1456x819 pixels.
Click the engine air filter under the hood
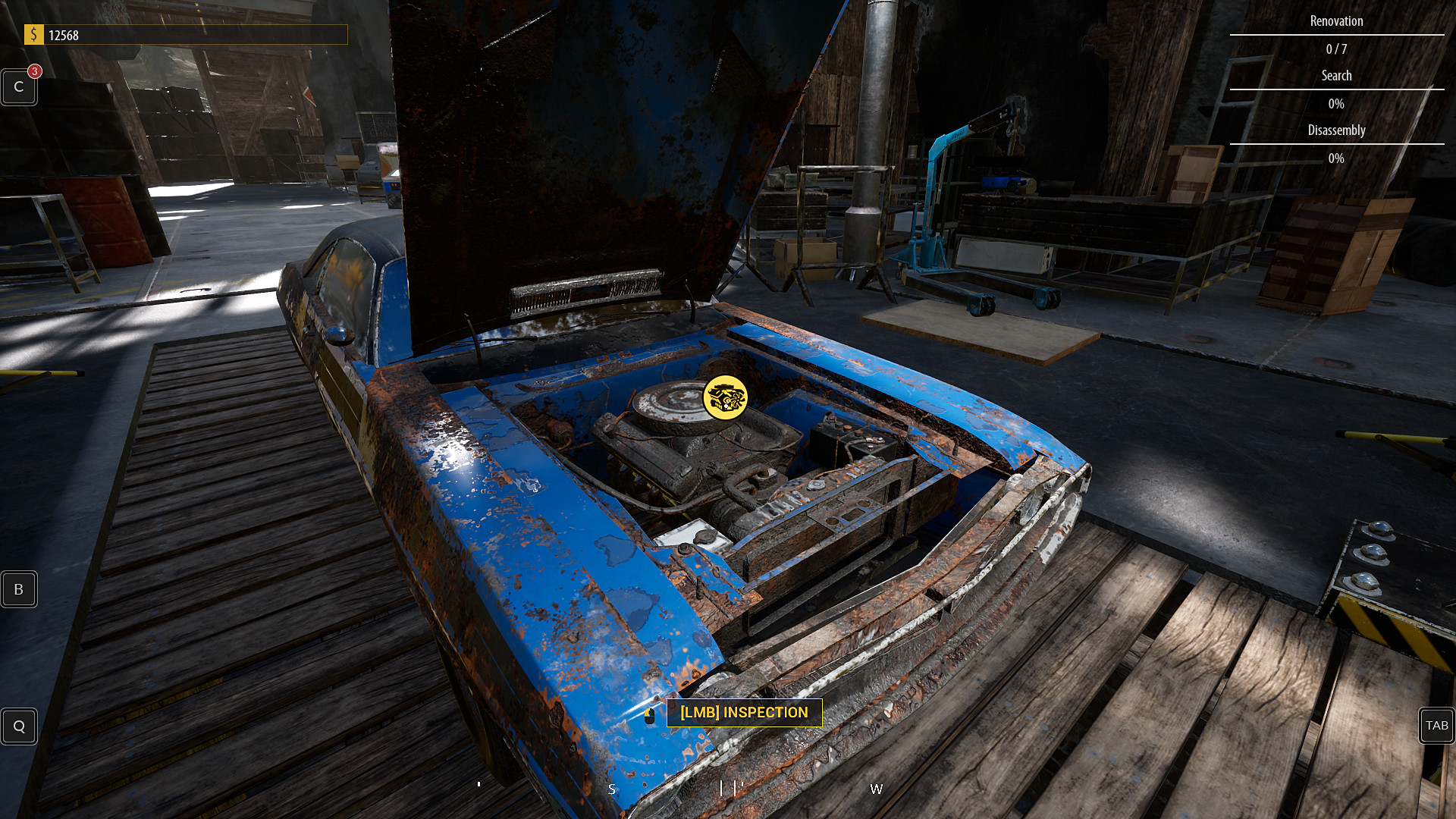click(676, 398)
